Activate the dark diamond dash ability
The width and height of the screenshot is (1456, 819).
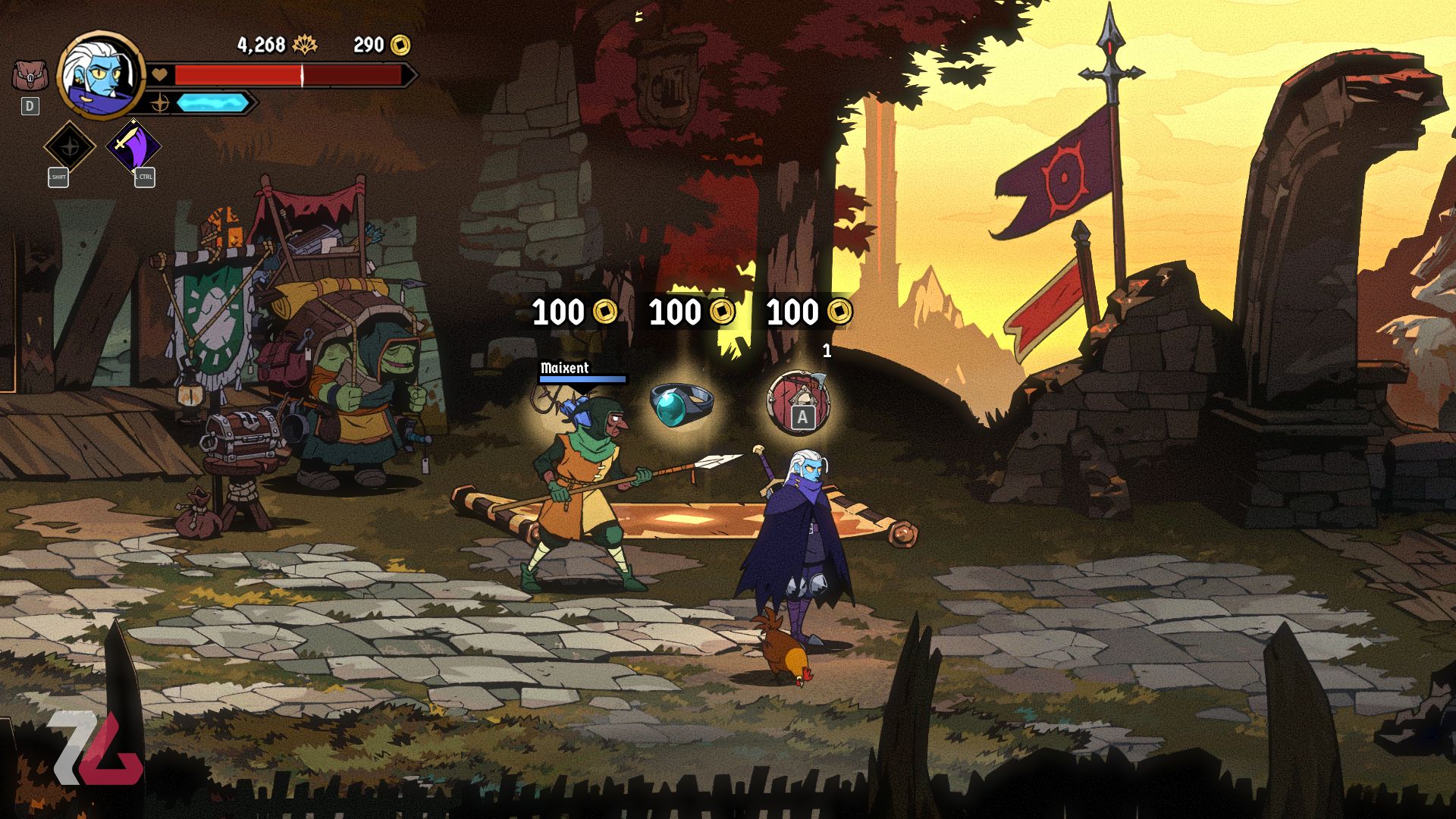(69, 146)
